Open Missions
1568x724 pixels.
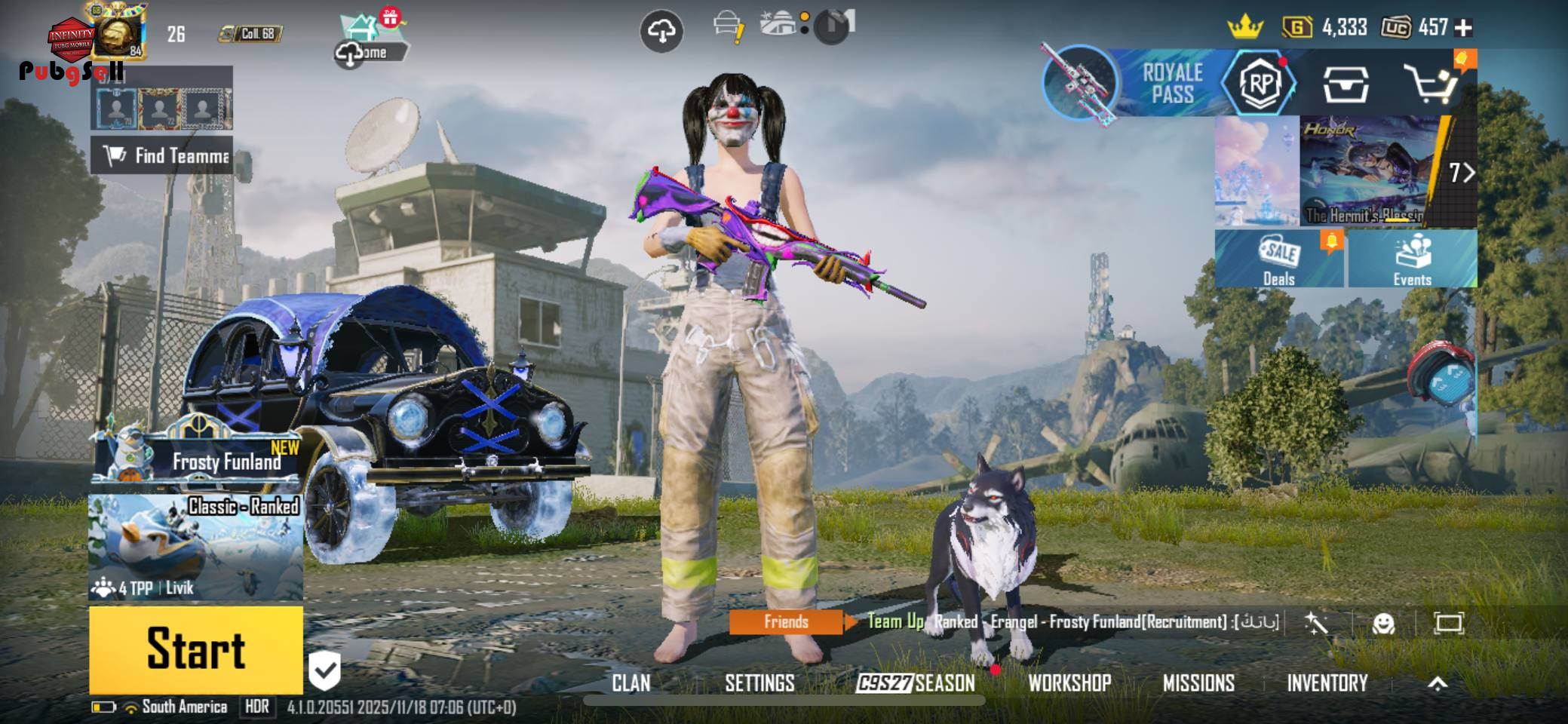coord(1198,683)
